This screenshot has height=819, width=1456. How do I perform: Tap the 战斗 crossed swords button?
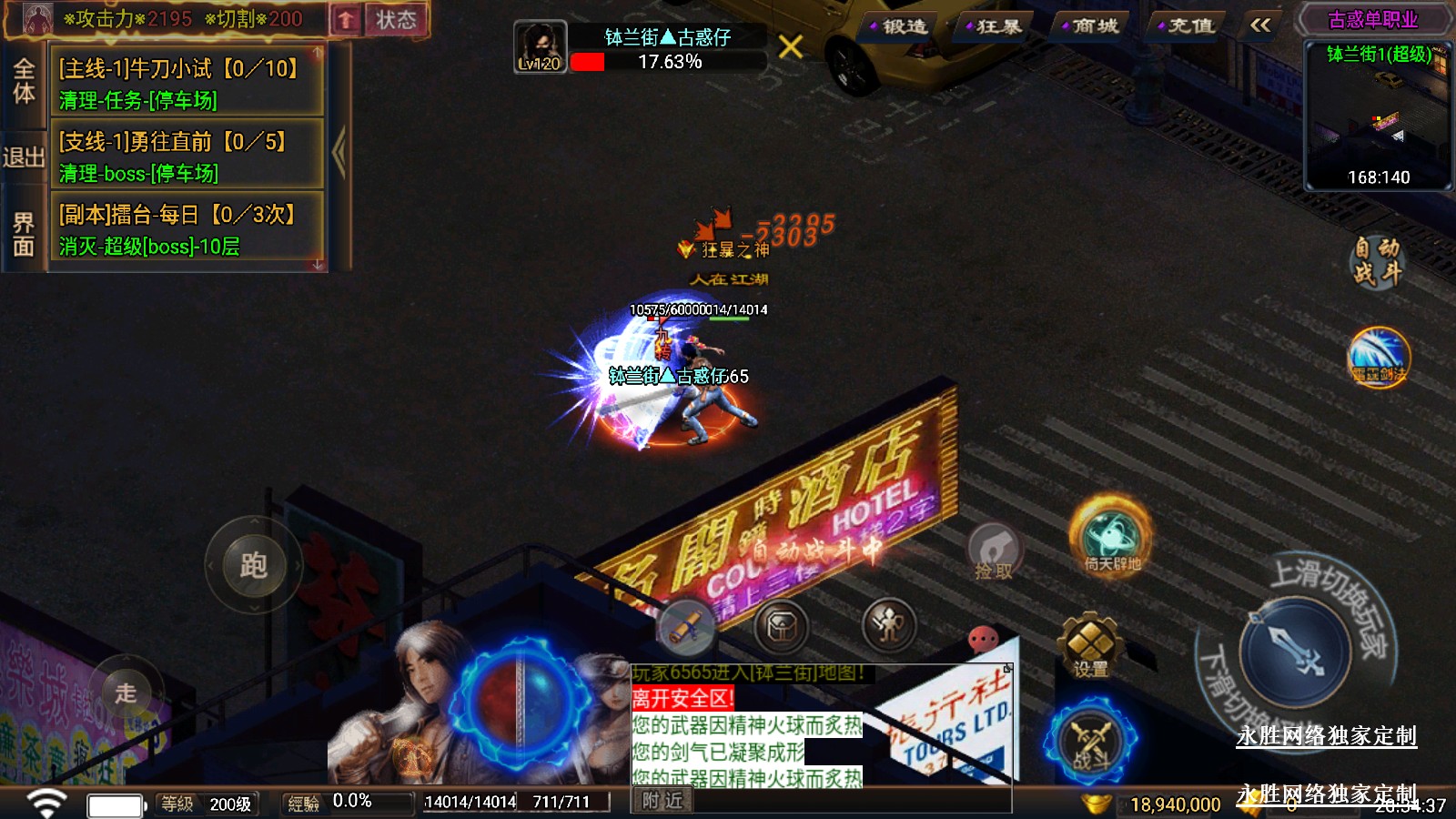click(x=1090, y=742)
